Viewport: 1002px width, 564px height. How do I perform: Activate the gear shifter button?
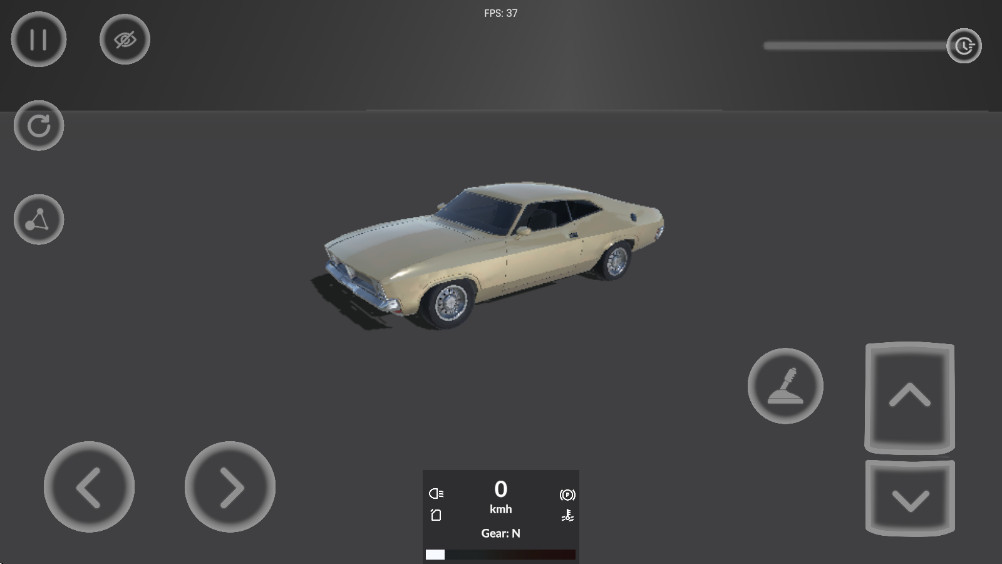point(785,385)
